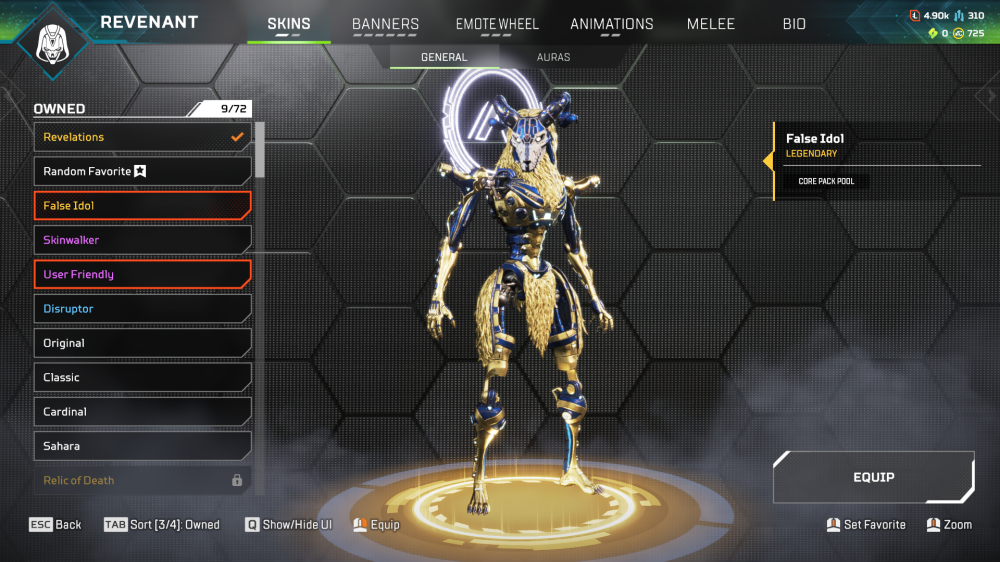Image resolution: width=1000 pixels, height=562 pixels.
Task: Select the Original skin
Action: click(142, 343)
